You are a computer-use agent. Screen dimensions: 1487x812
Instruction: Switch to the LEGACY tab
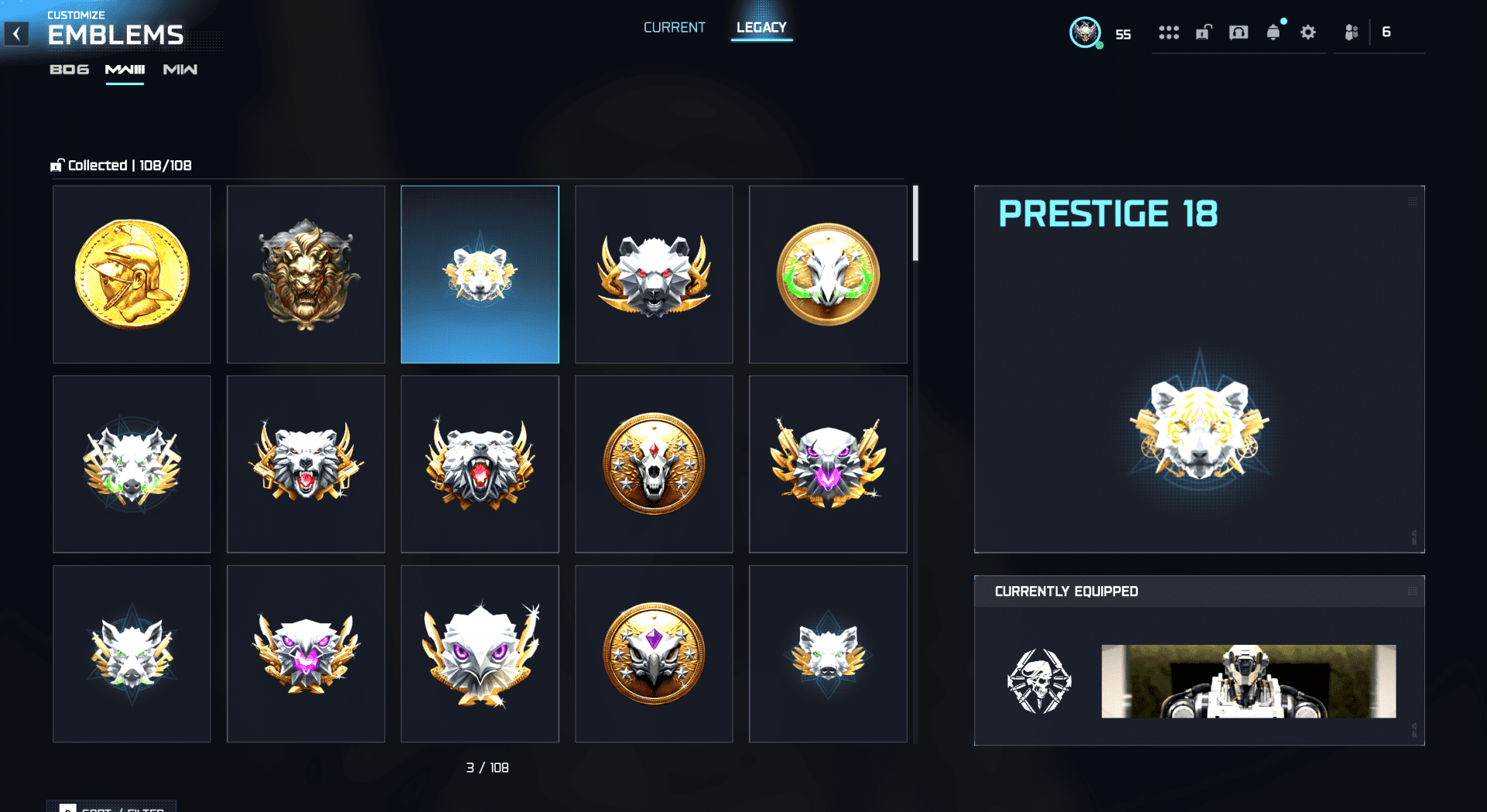click(x=761, y=27)
